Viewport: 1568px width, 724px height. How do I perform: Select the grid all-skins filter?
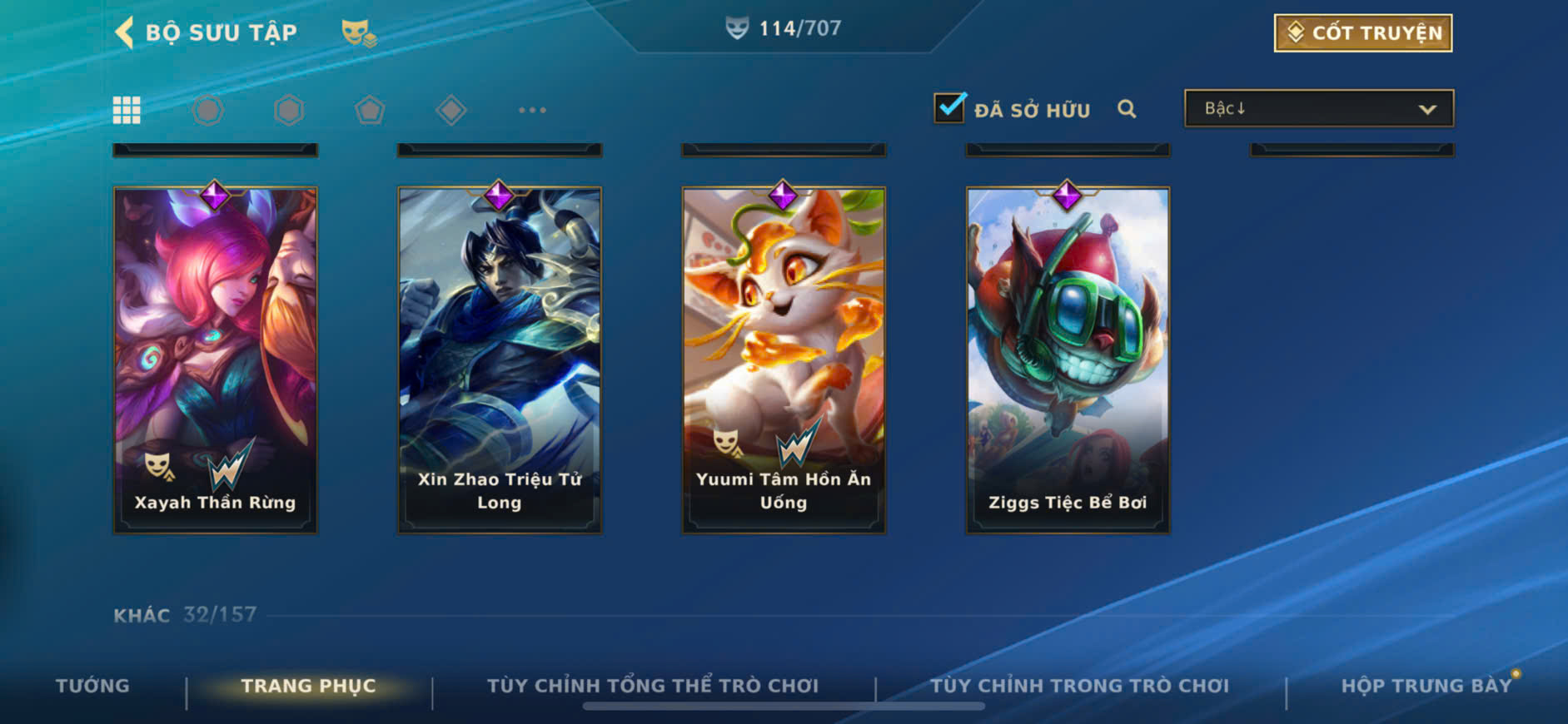click(x=127, y=110)
